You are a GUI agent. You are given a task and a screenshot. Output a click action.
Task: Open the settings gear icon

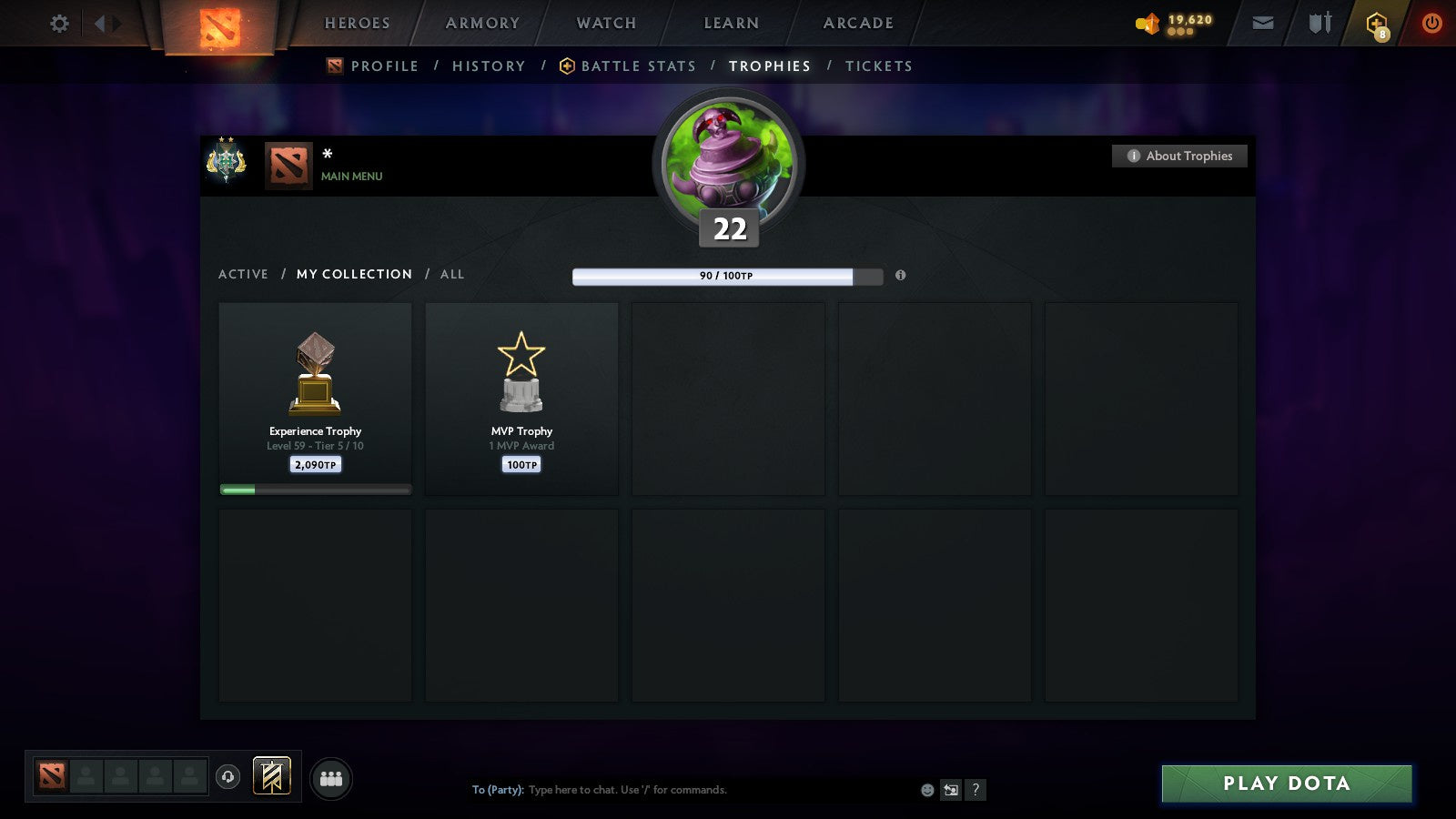tap(59, 23)
